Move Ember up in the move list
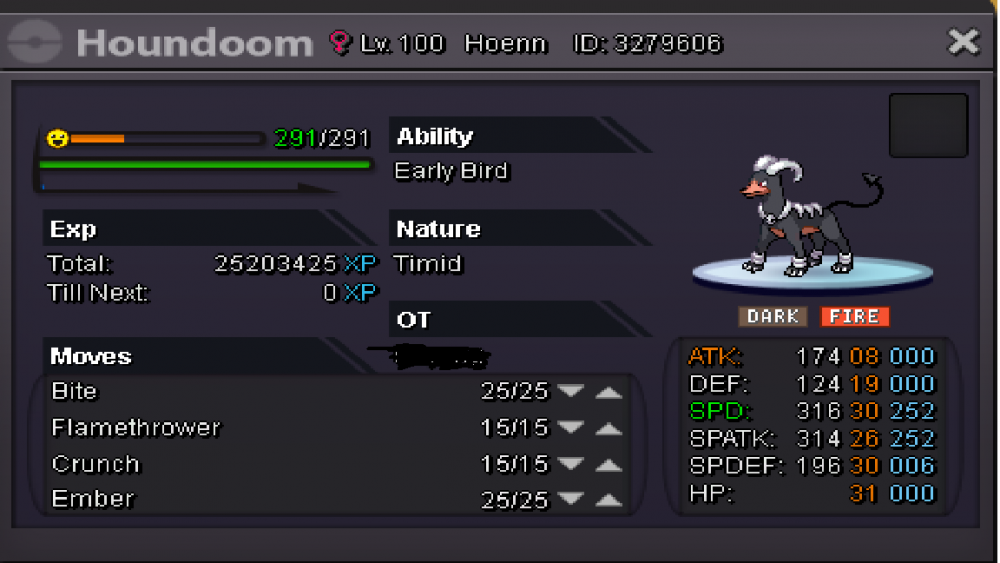 [608, 500]
